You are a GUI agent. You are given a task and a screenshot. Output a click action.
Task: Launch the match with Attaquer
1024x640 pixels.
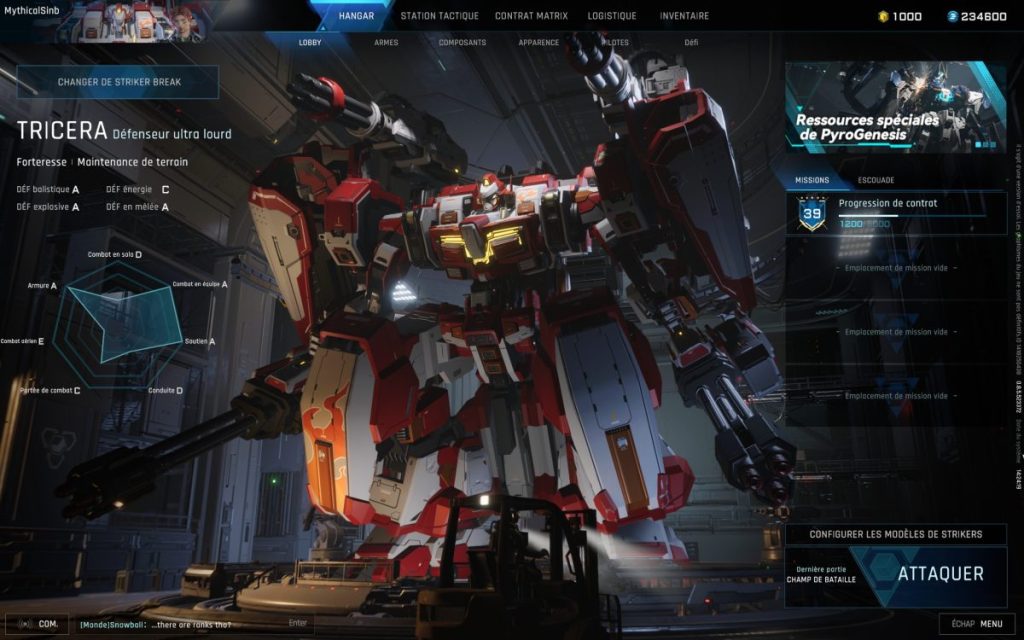tap(940, 574)
